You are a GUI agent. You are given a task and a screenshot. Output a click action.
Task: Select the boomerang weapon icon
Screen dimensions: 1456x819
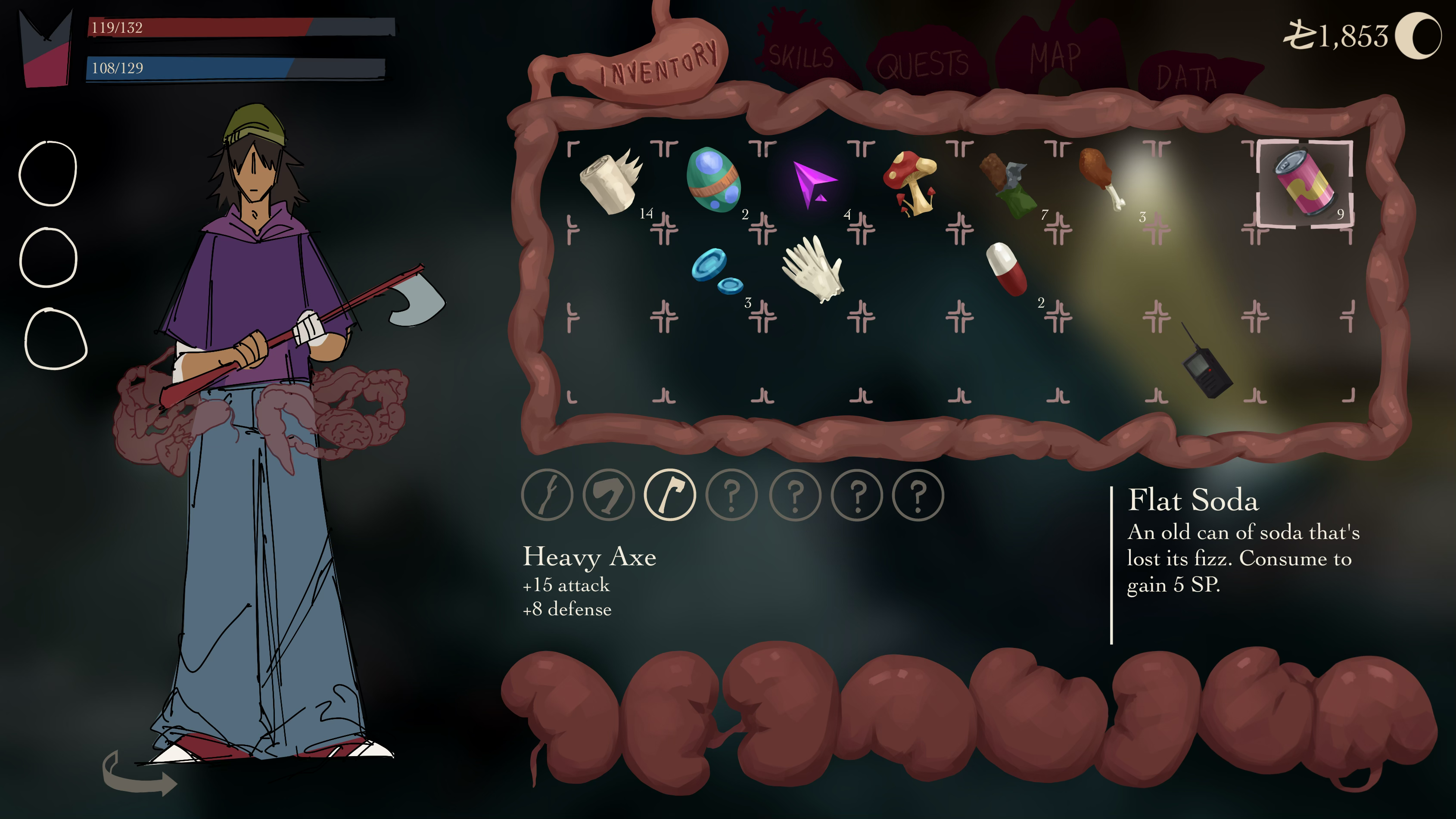(x=608, y=495)
